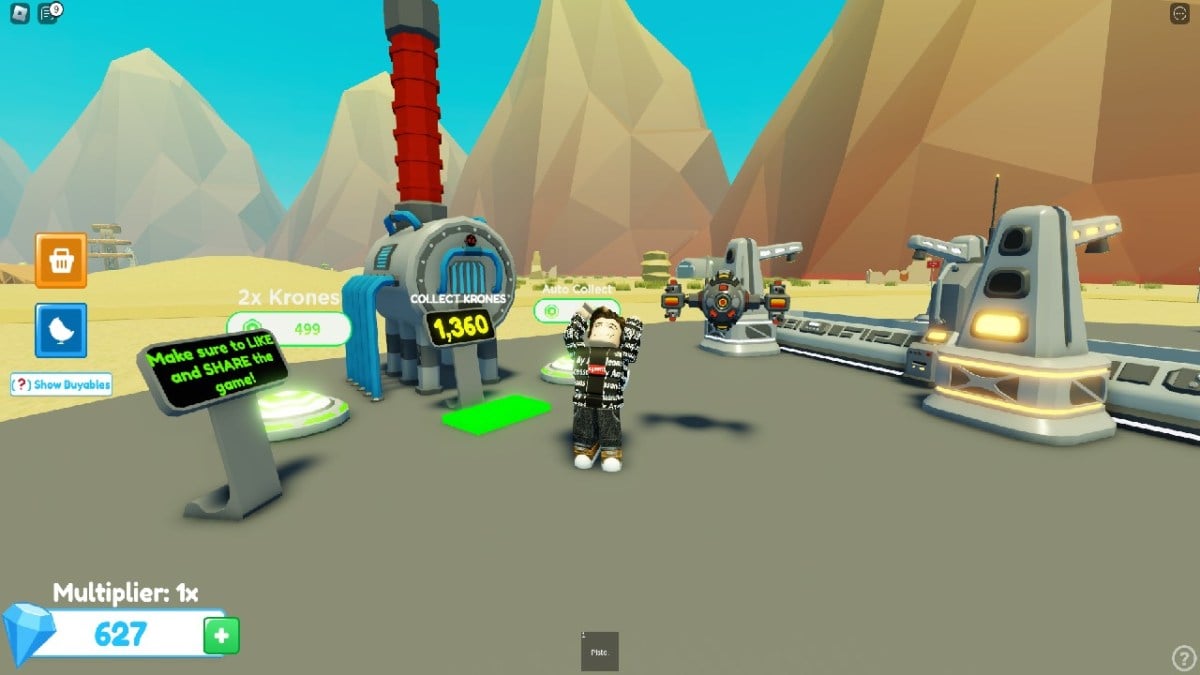Click the blue bird icon button
This screenshot has width=1200, height=675.
point(61,330)
